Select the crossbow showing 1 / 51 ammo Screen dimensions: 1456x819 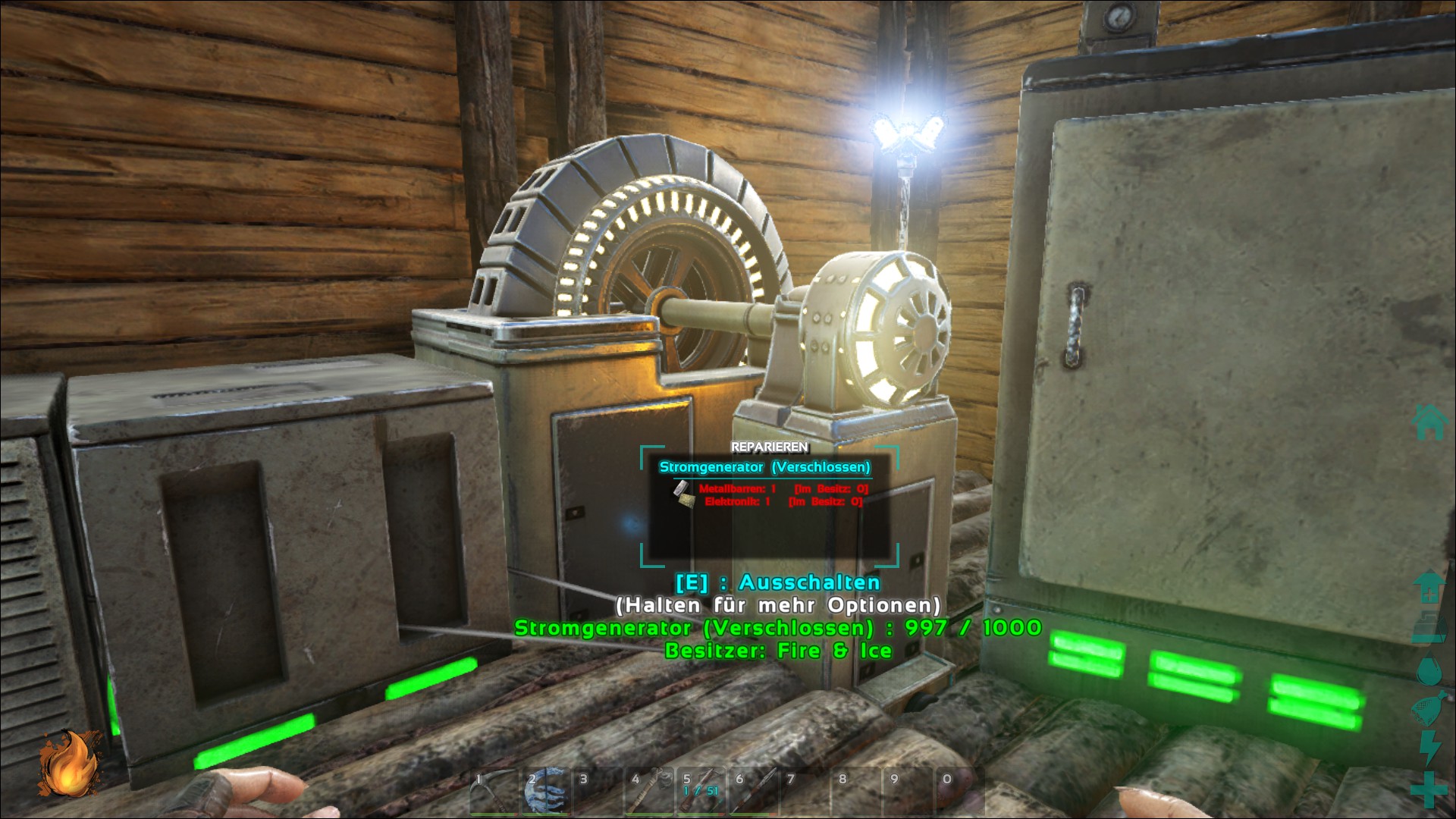pyautogui.click(x=701, y=792)
